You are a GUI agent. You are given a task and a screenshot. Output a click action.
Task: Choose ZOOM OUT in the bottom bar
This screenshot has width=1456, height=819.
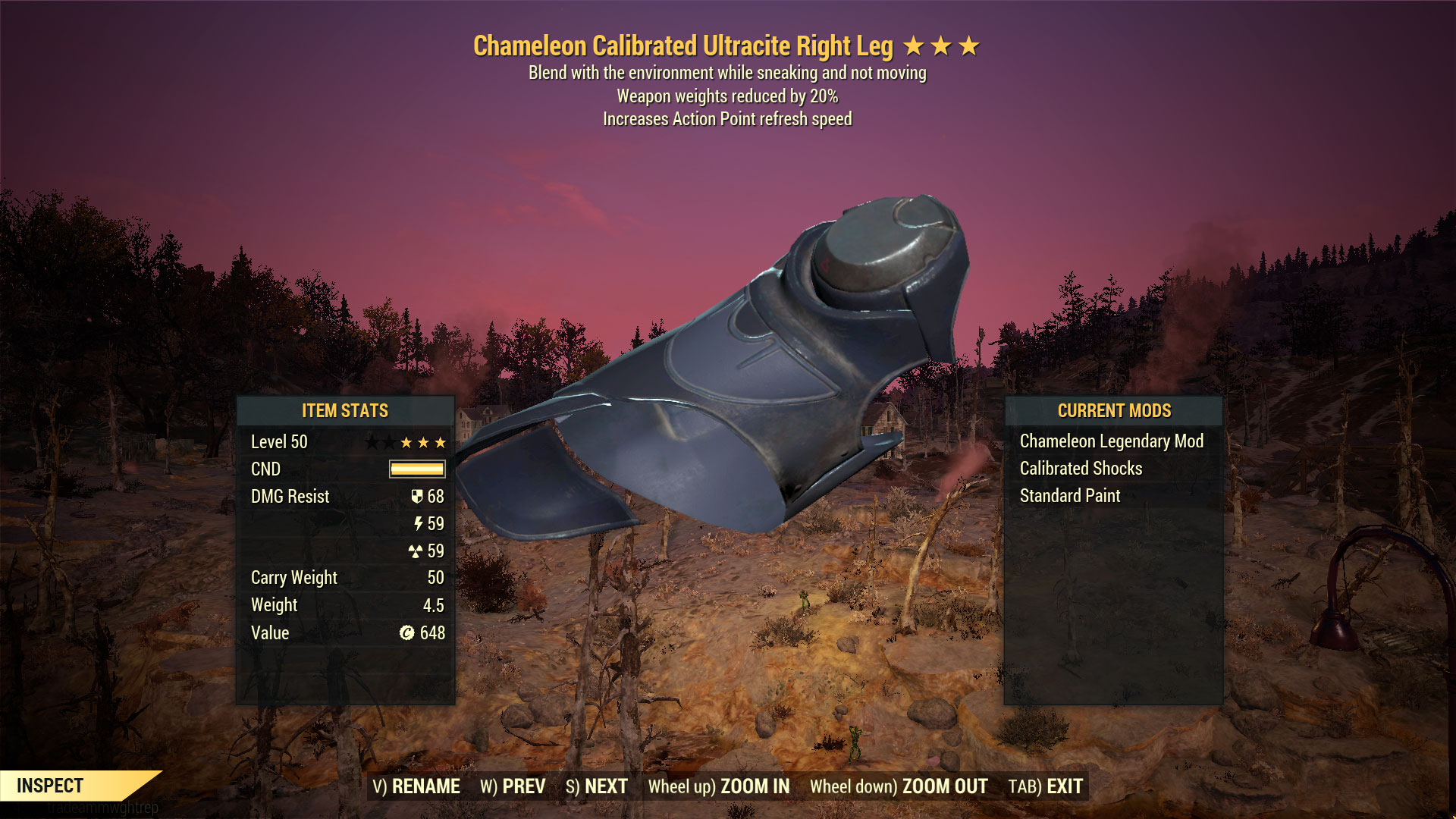(x=899, y=786)
